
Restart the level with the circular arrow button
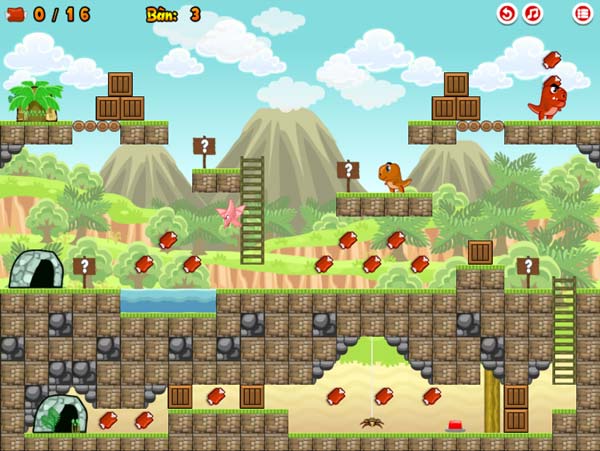point(507,14)
